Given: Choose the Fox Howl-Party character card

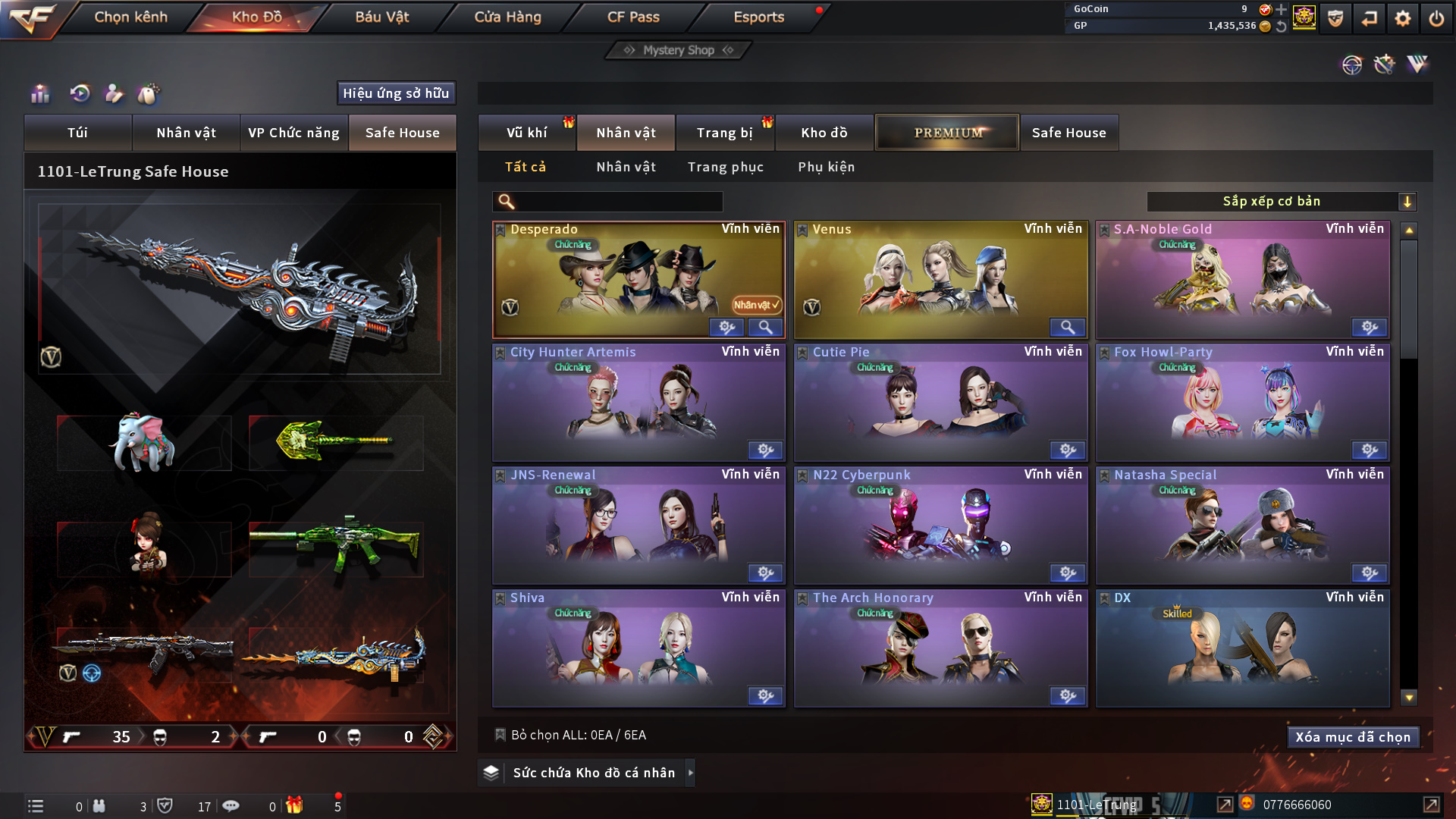Looking at the screenshot, I should 1242,402.
